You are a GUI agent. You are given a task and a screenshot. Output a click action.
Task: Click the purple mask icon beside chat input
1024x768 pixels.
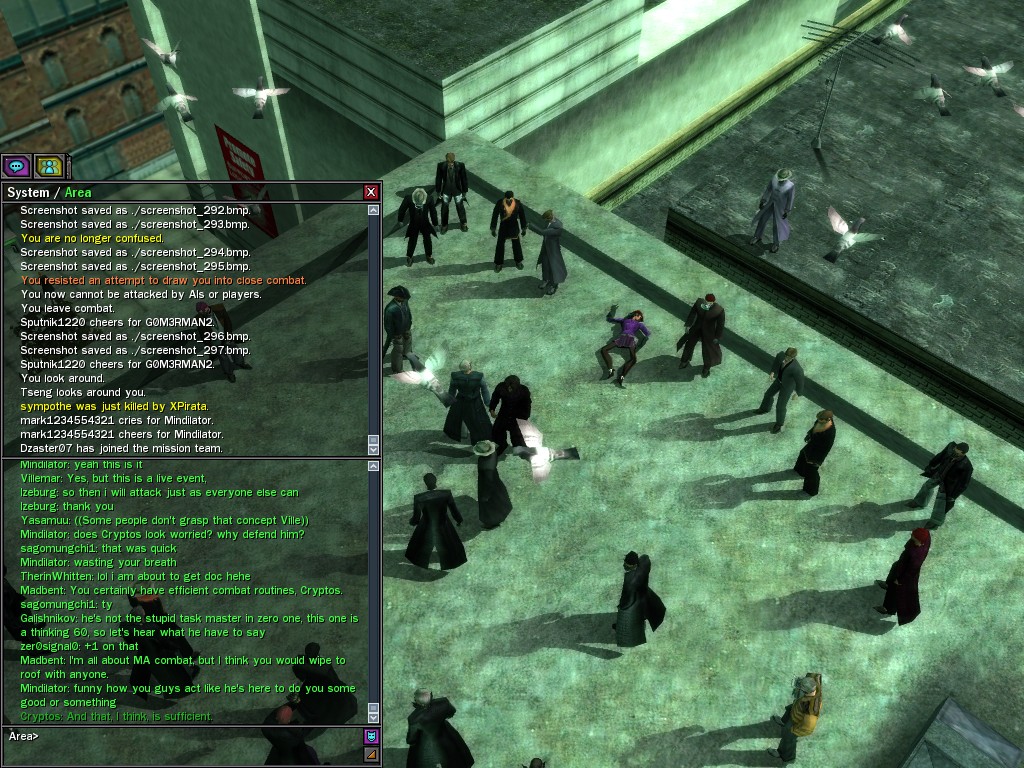pyautogui.click(x=371, y=737)
